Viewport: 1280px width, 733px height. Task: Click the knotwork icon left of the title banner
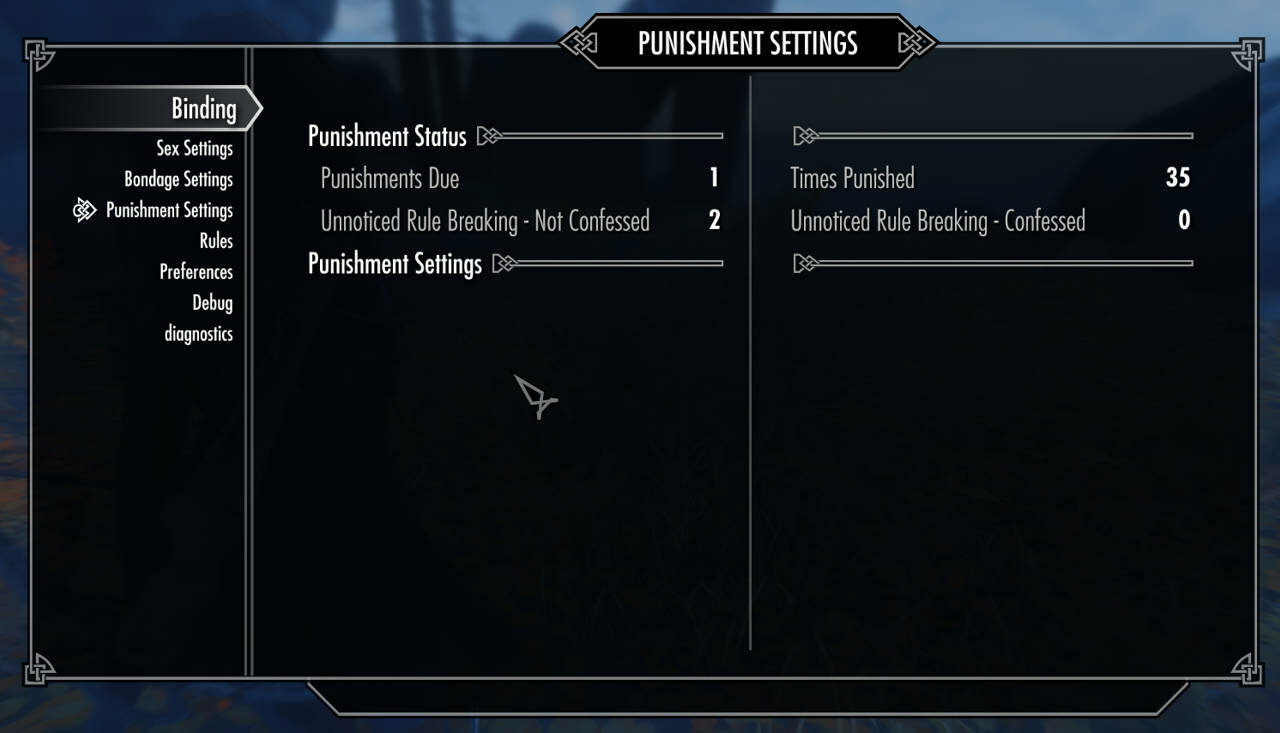click(580, 43)
